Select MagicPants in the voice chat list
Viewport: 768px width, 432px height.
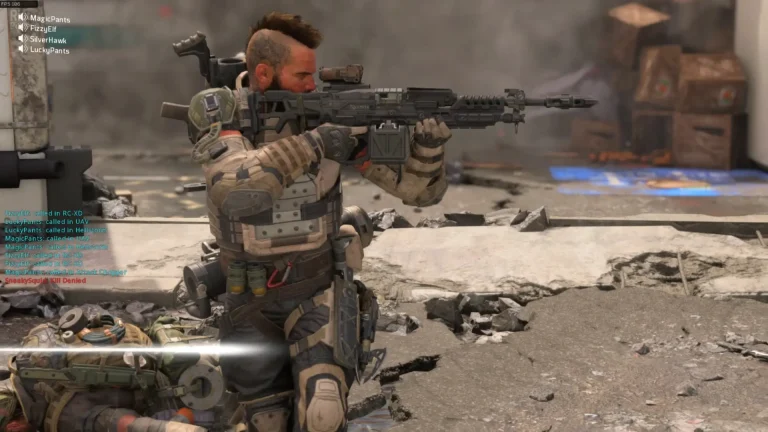[x=49, y=18]
